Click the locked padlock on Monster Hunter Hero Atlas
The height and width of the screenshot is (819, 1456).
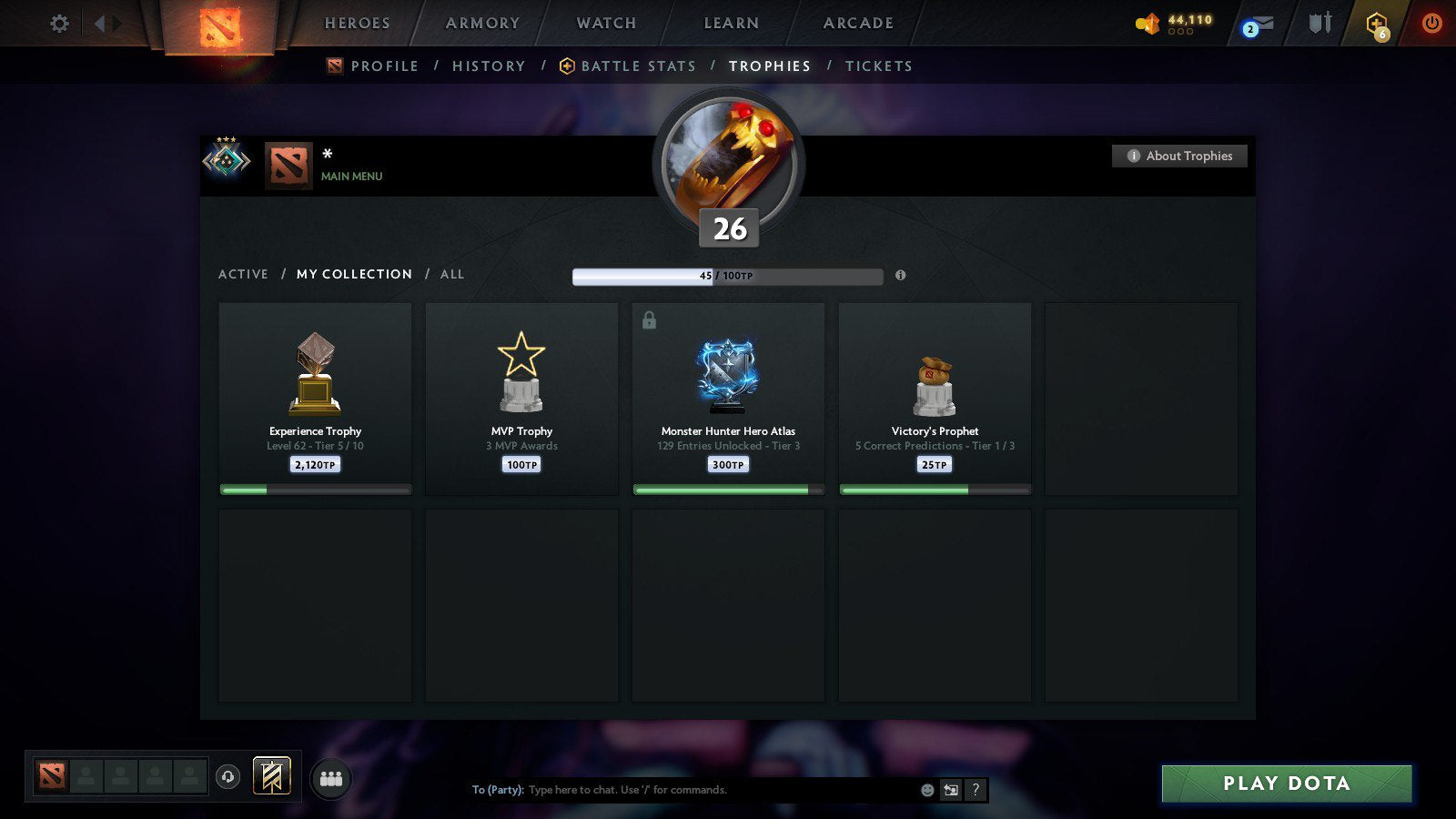650,319
